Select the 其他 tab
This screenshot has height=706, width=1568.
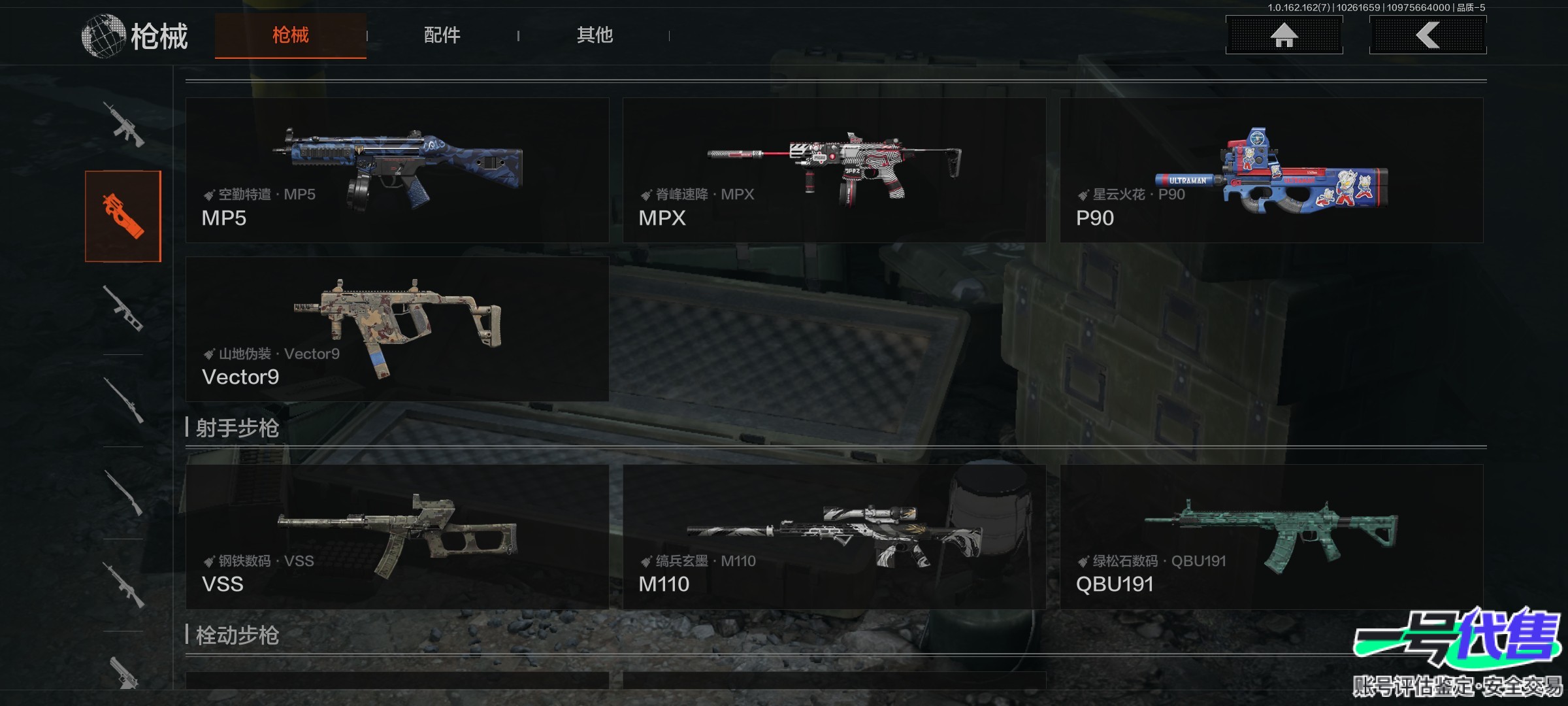[595, 35]
